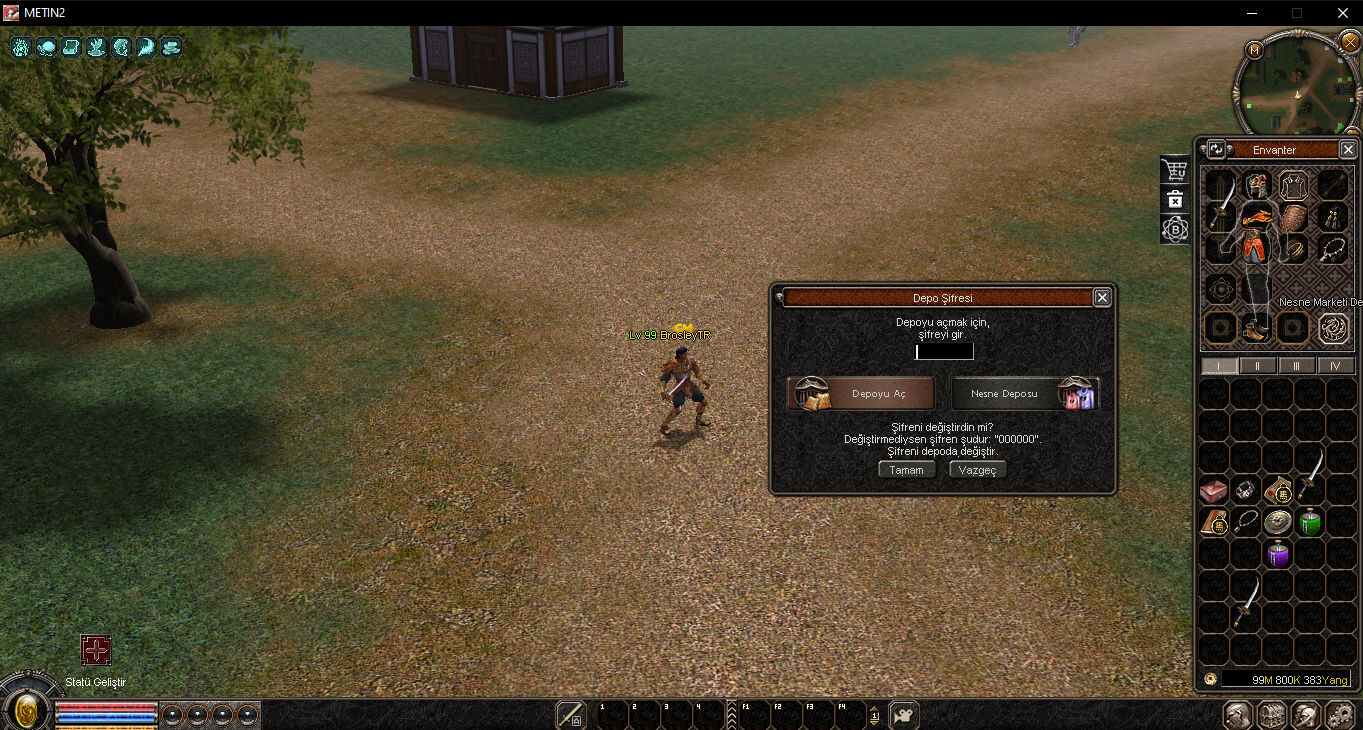The image size is (1363, 730).
Task: Cancel with the Vazgeç button
Action: pyautogui.click(x=978, y=470)
